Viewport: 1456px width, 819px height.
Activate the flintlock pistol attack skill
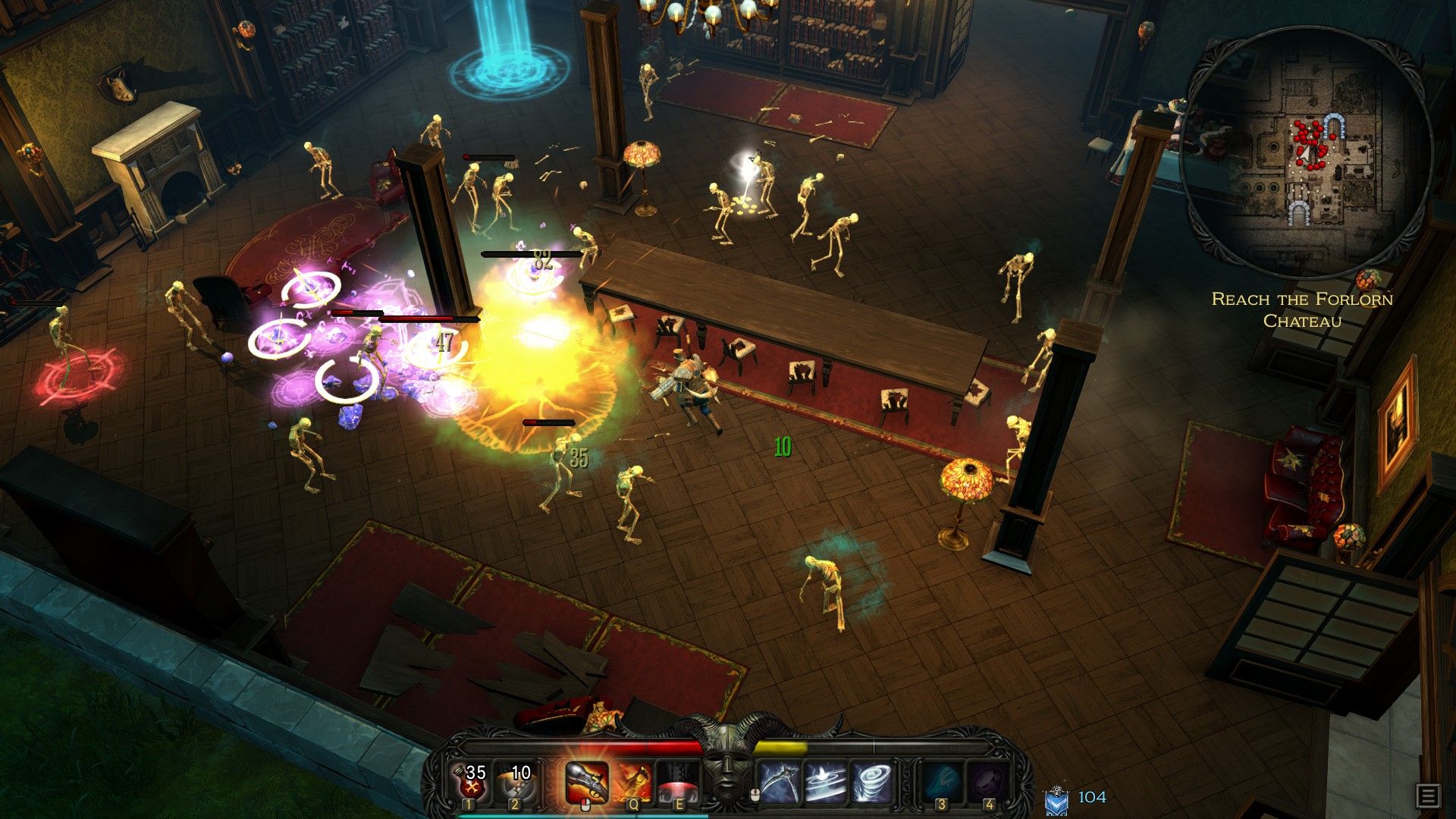pyautogui.click(x=586, y=782)
